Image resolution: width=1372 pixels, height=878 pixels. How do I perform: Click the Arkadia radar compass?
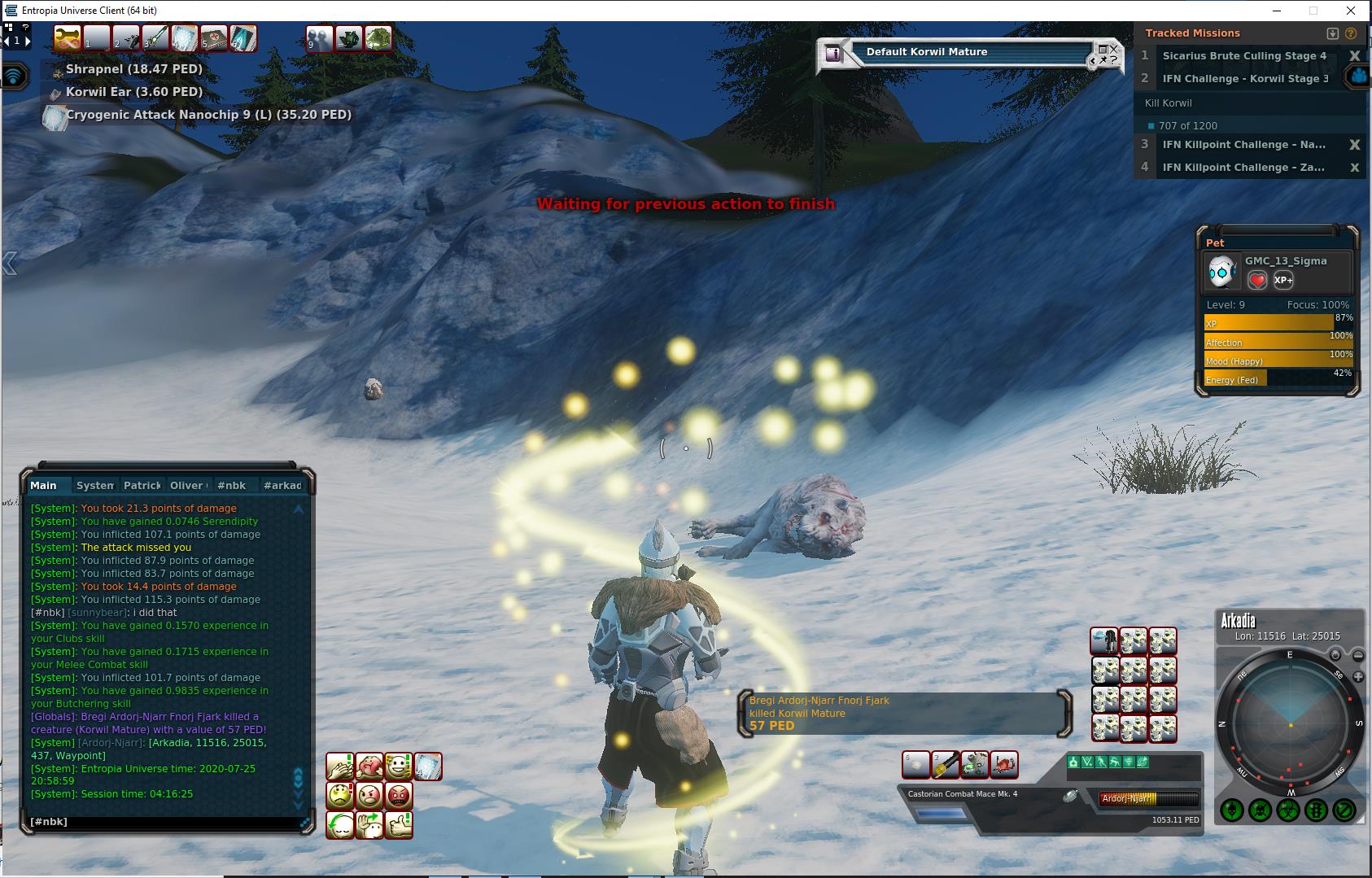[x=1289, y=723]
